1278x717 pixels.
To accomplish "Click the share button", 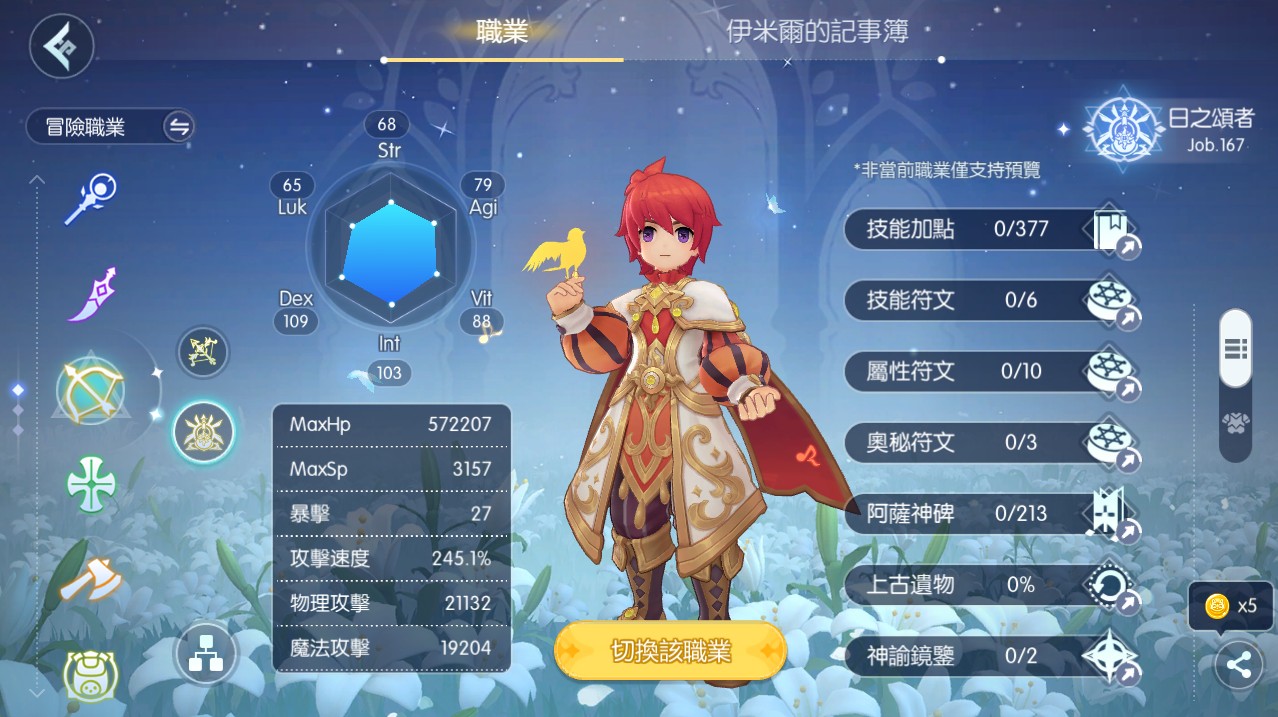I will pyautogui.click(x=1239, y=665).
